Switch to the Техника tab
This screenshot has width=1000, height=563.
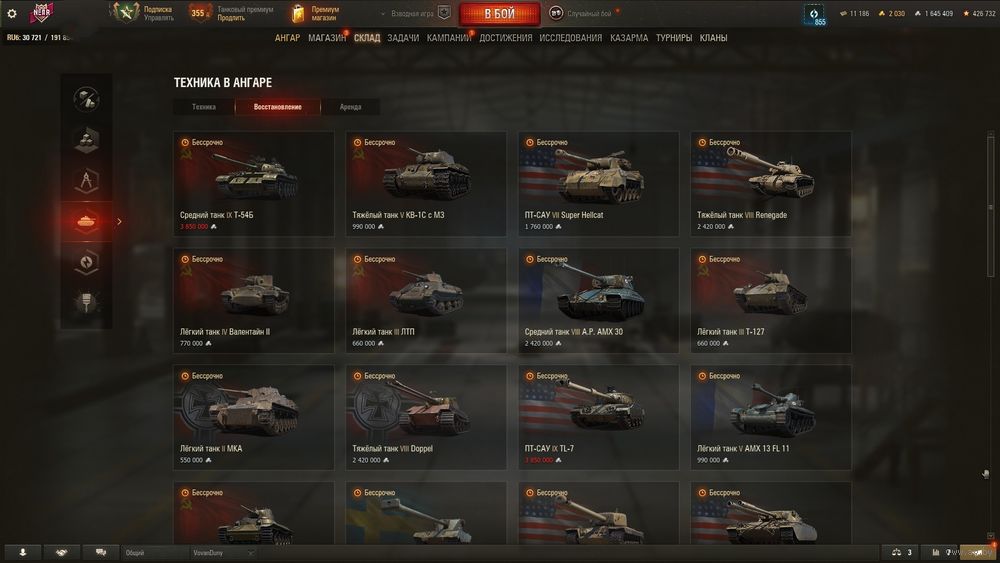point(204,107)
